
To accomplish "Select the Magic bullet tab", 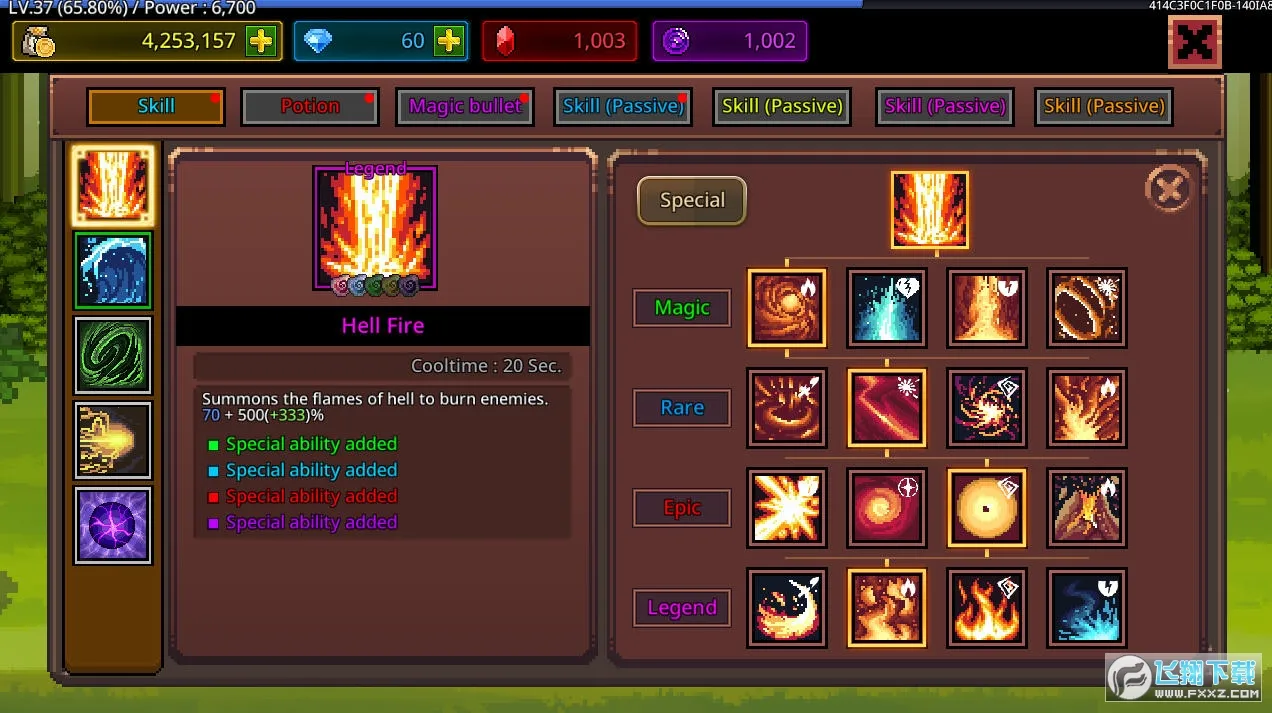I will (465, 107).
